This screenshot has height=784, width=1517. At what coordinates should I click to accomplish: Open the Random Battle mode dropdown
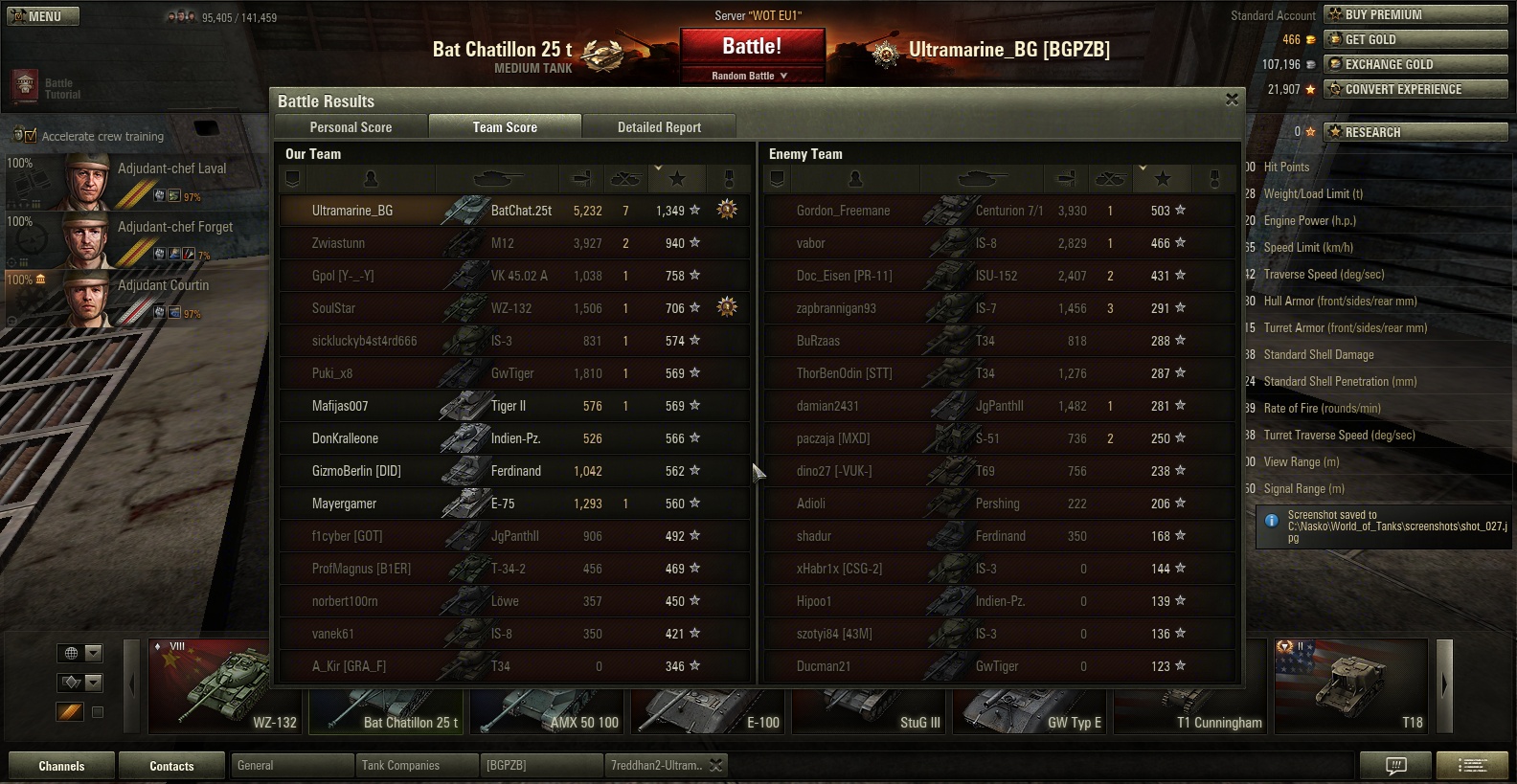coord(750,76)
